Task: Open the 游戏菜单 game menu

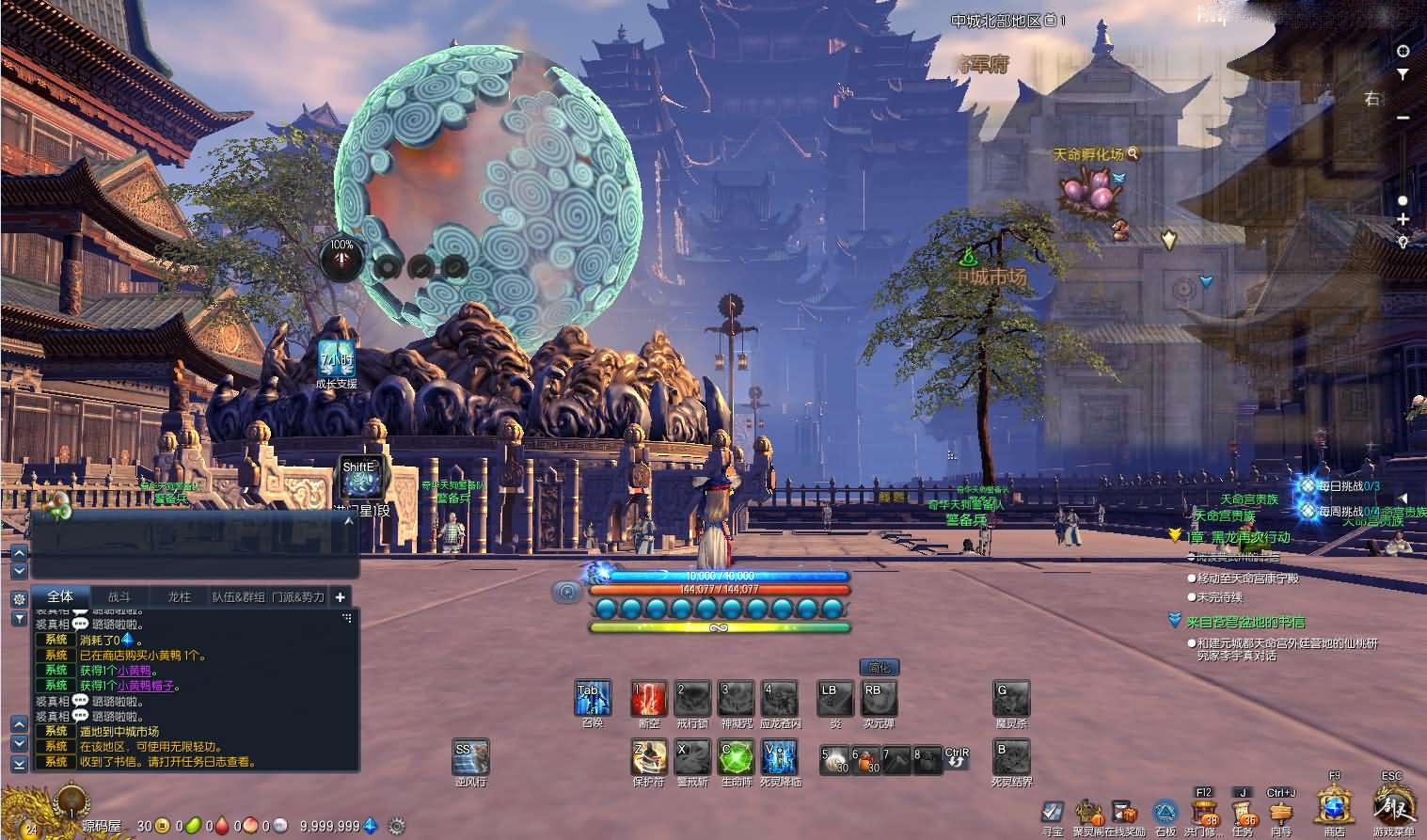Action: 1392,807
